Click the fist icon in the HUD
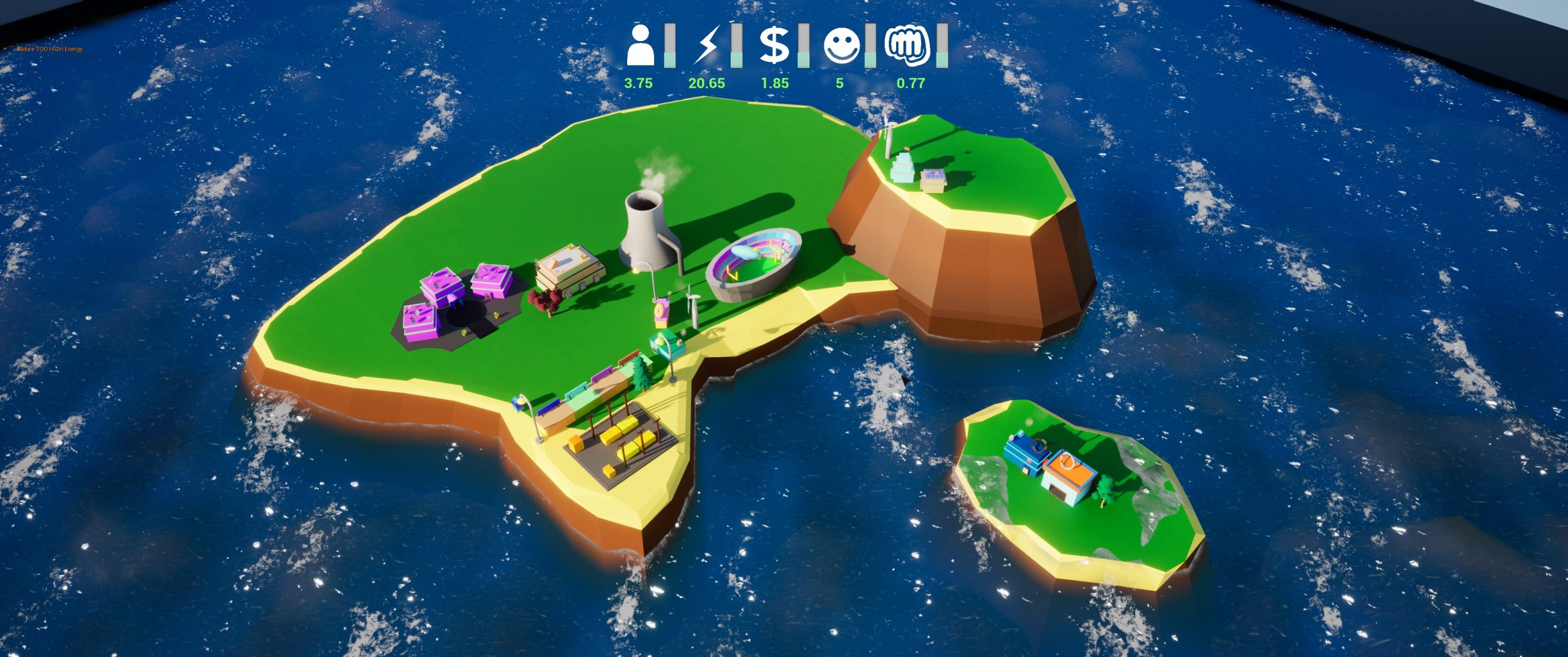The height and width of the screenshot is (657, 1568). (x=908, y=45)
